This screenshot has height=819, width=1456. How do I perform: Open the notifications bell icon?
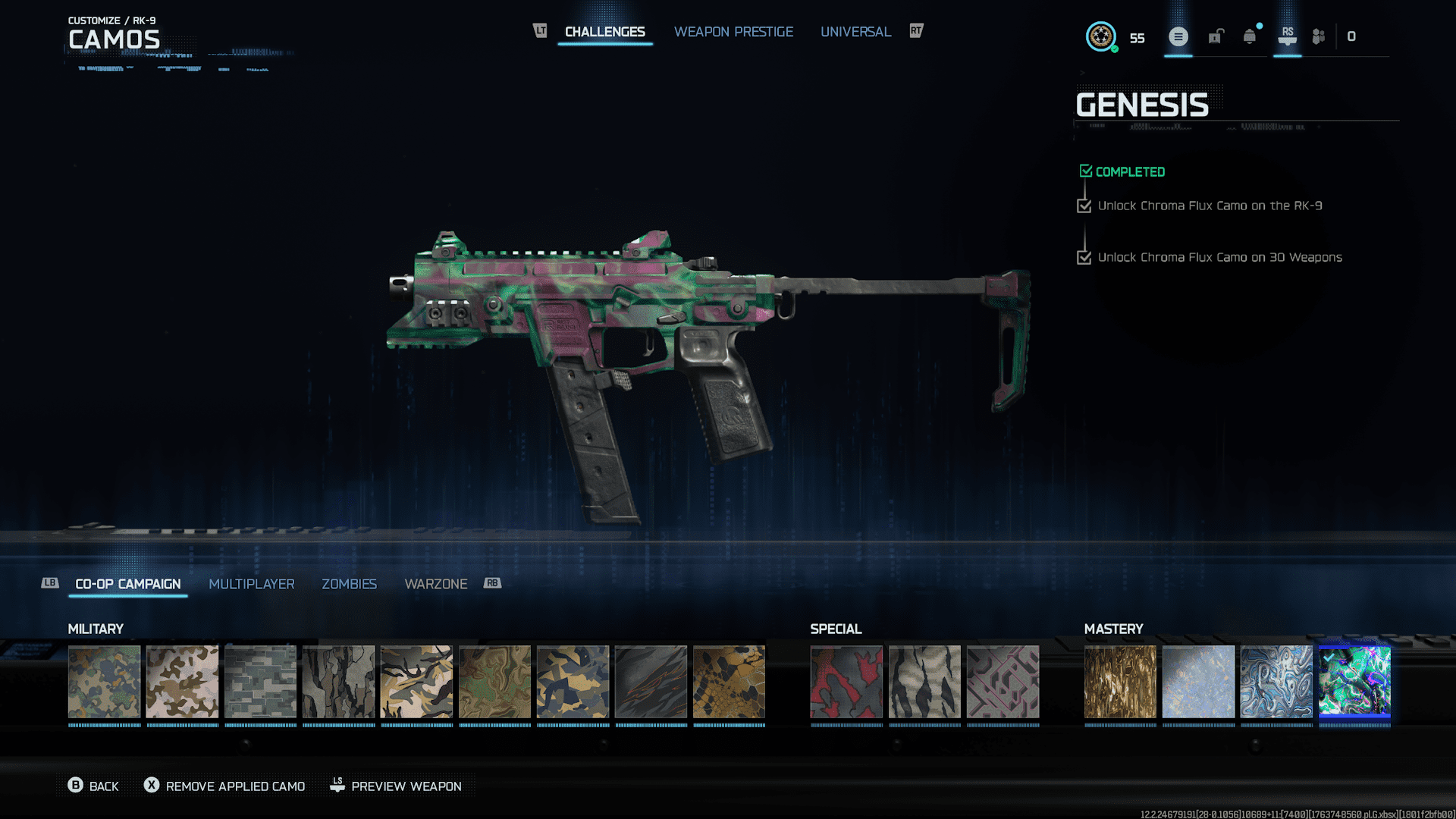coord(1250,36)
